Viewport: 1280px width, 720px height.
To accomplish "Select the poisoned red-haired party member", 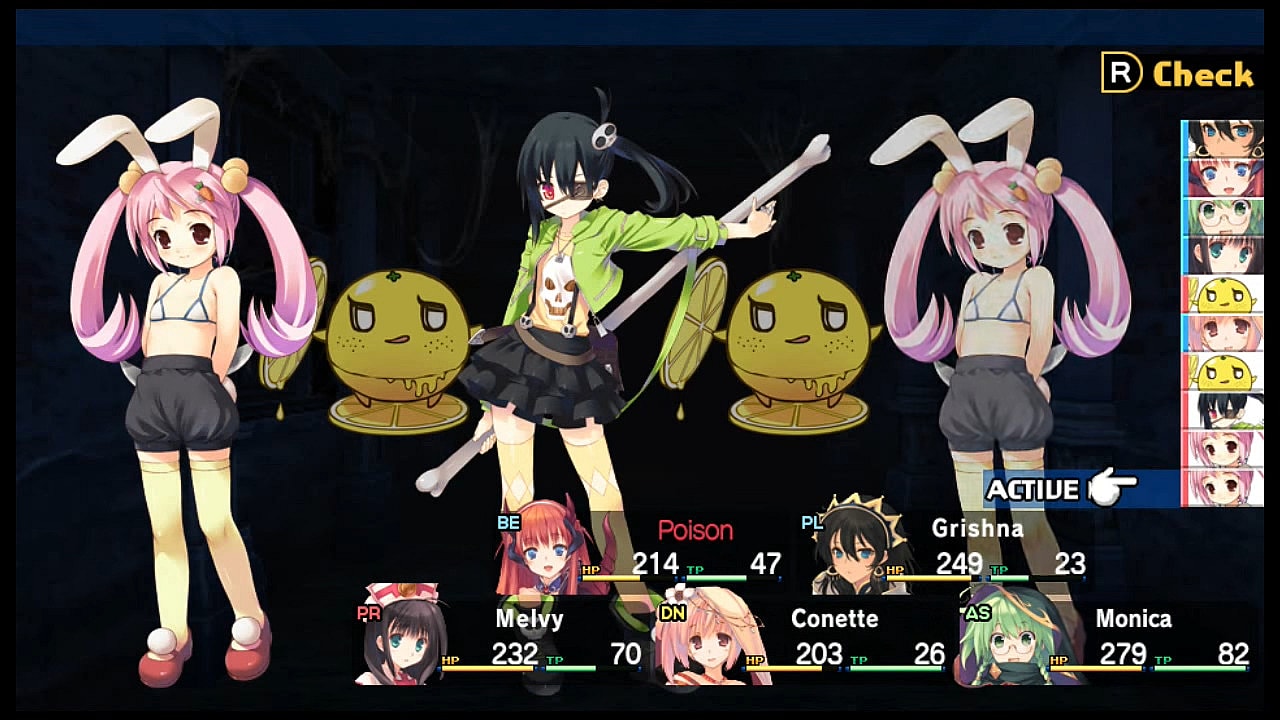I will (x=640, y=550).
